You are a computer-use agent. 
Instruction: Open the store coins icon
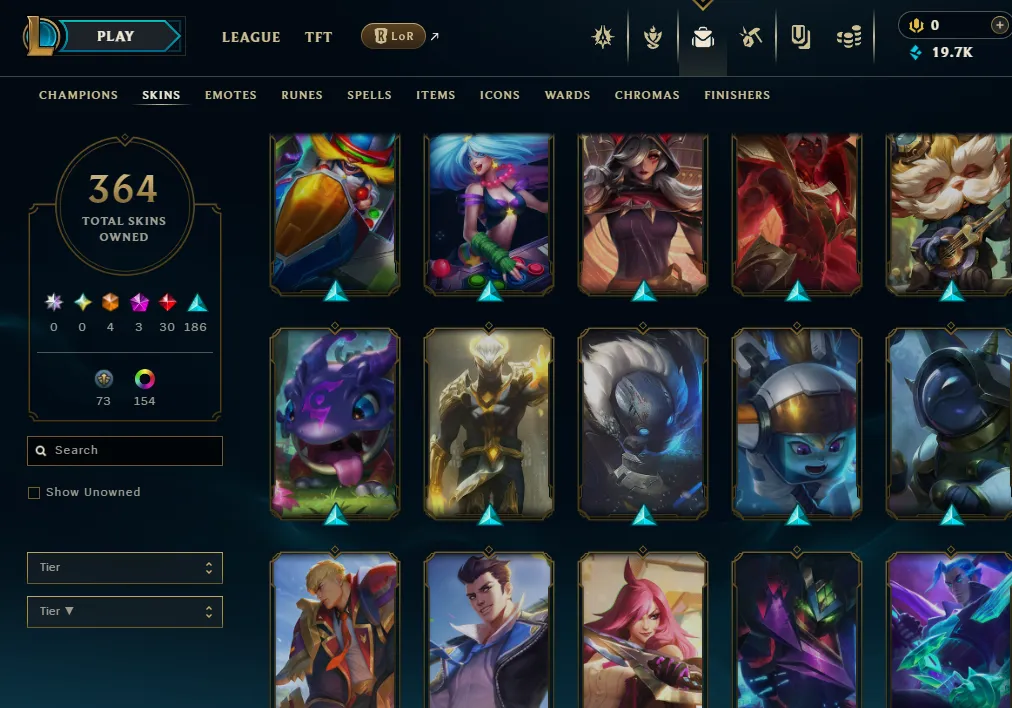pos(849,38)
